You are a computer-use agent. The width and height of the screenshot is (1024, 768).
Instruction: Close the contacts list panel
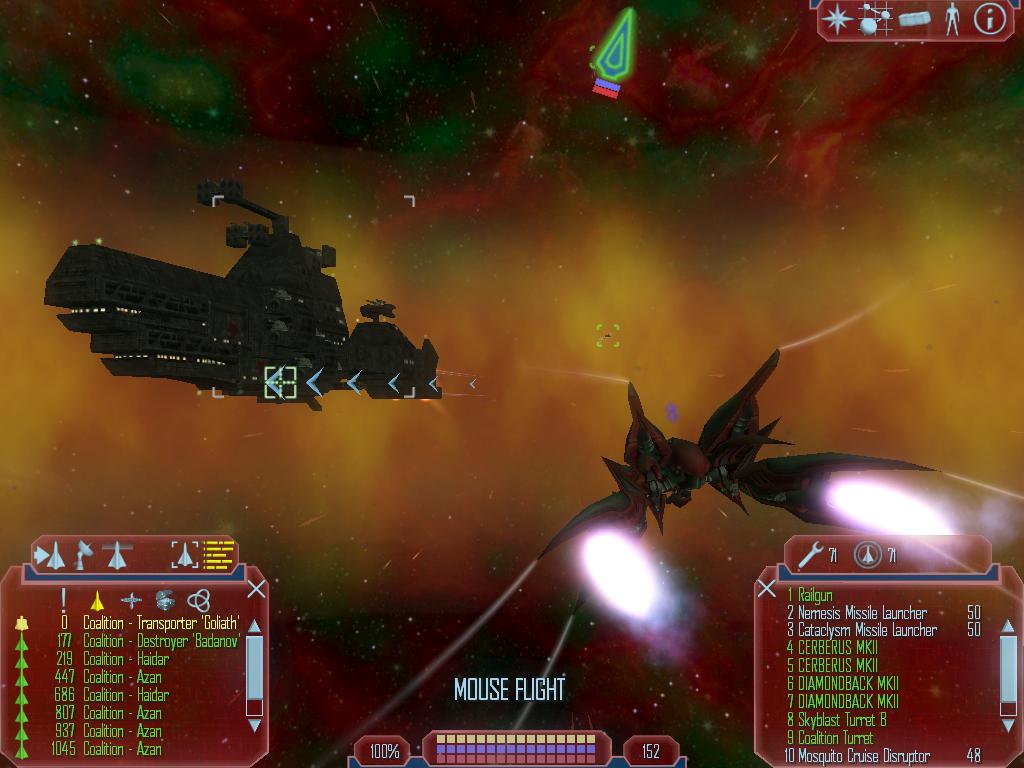pyautogui.click(x=256, y=588)
